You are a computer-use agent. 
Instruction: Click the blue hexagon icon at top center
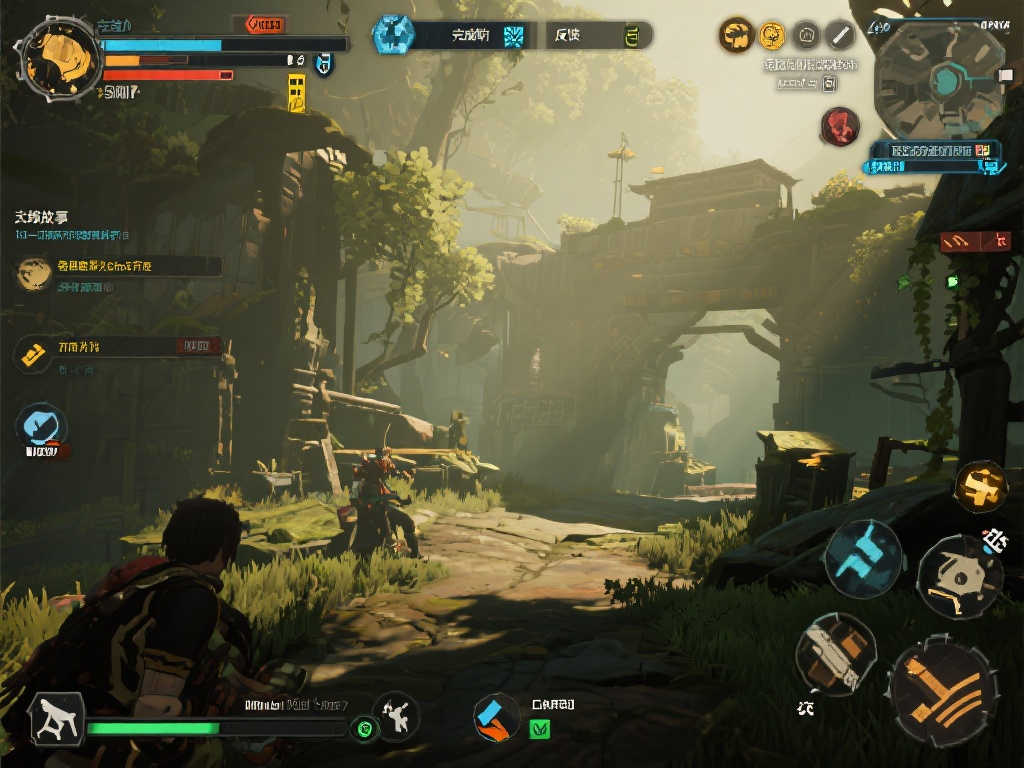pos(393,35)
